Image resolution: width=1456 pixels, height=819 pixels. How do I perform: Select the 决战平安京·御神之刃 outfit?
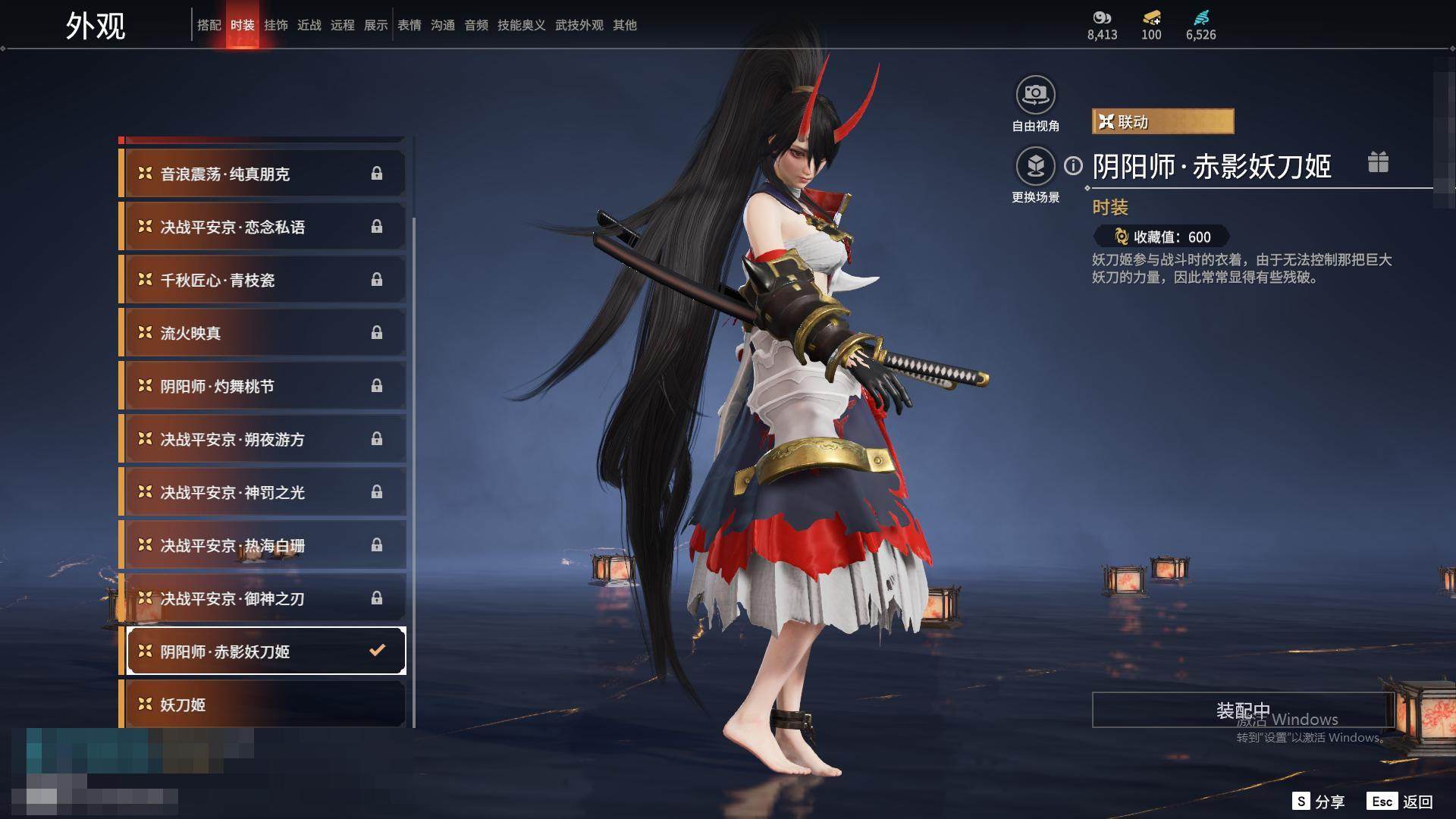[262, 598]
